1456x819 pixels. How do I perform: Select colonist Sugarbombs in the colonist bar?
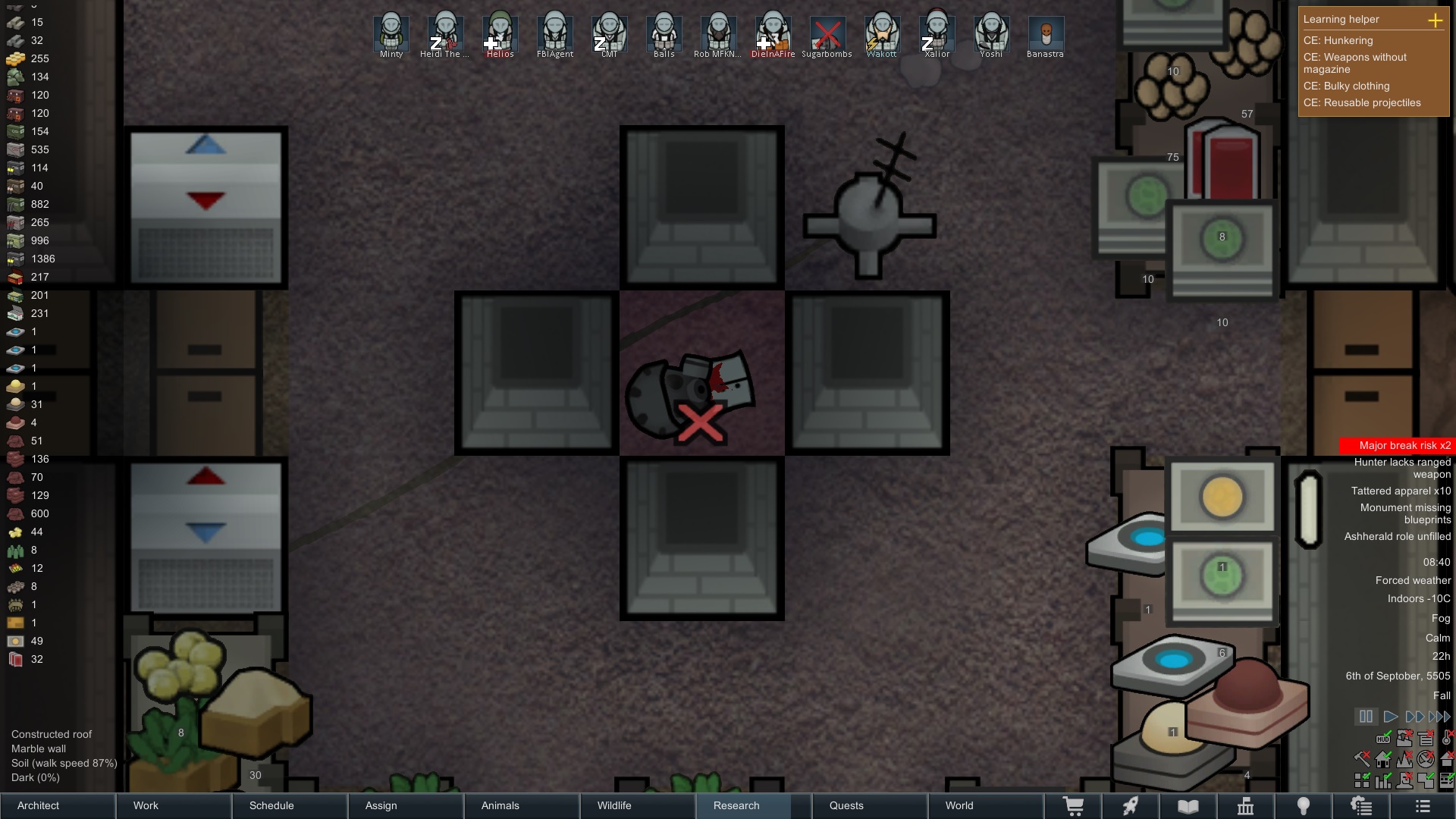[827, 34]
